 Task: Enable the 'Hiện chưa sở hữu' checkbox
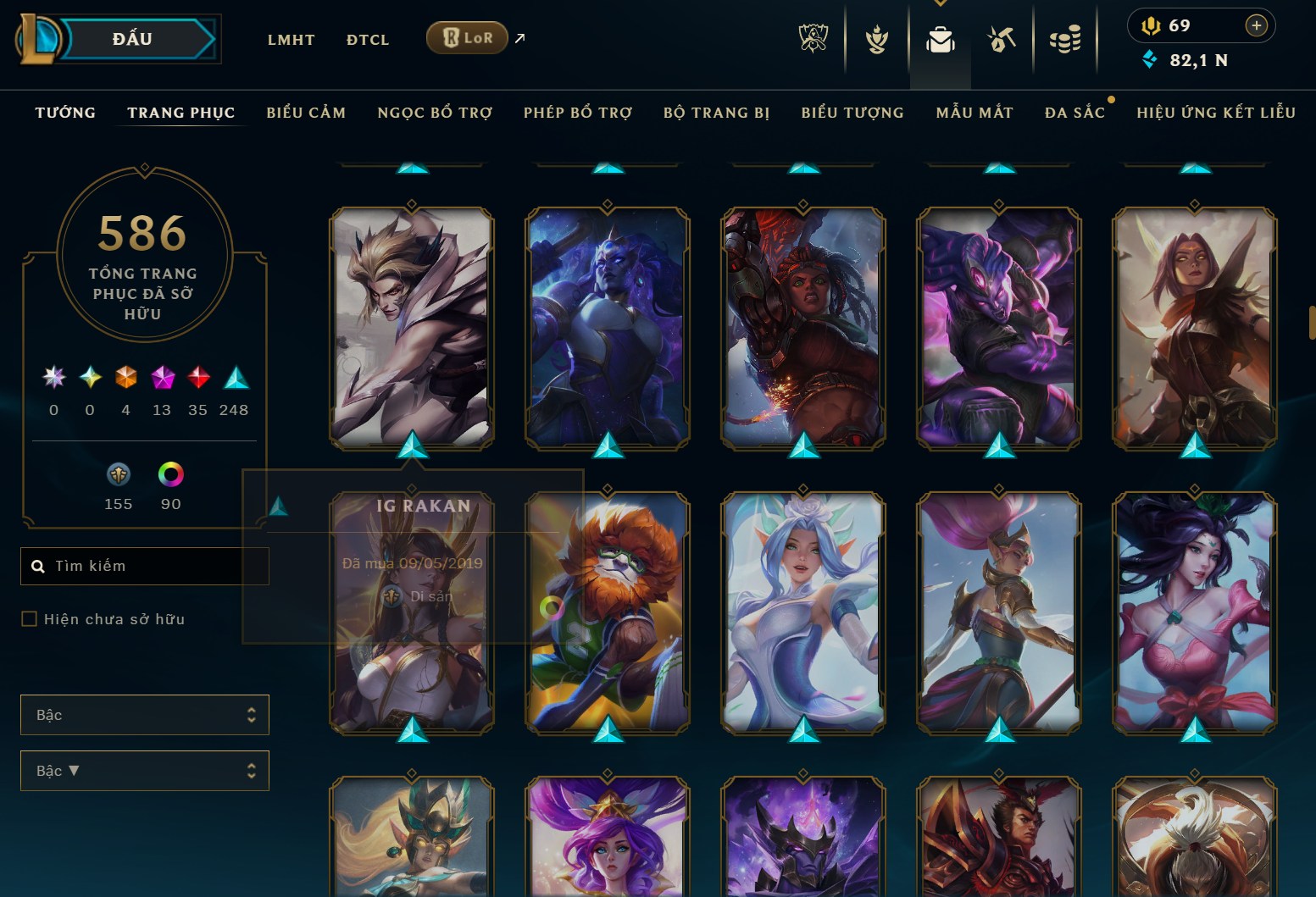(28, 619)
